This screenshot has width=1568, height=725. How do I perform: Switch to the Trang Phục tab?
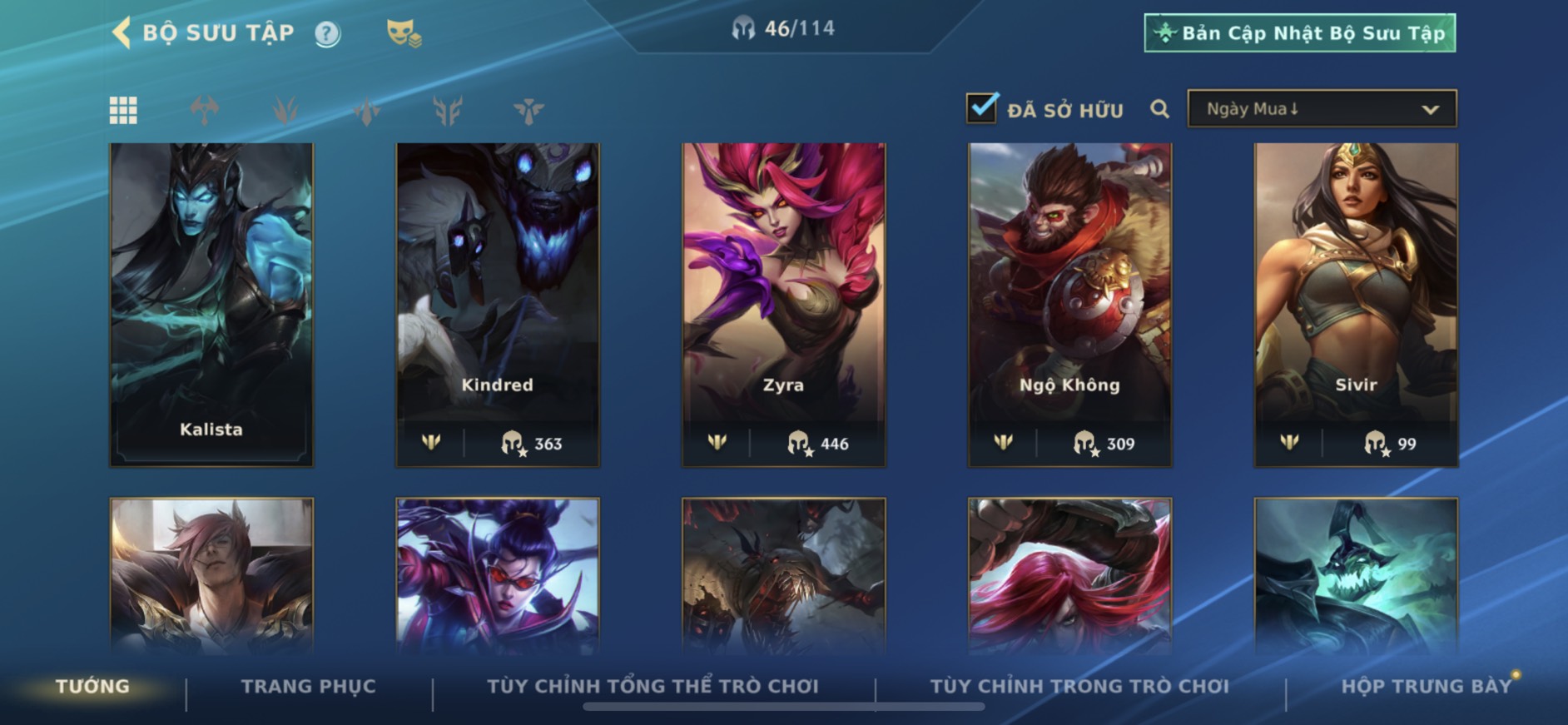pos(309,687)
